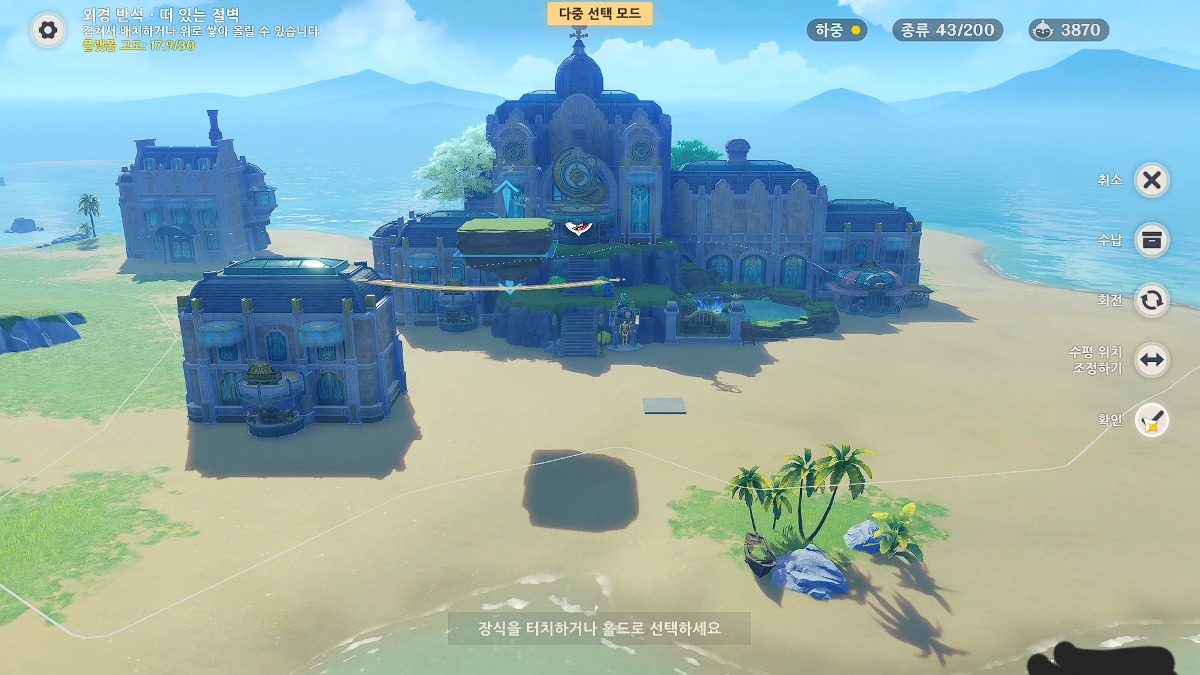Open the gear settings icon
This screenshot has width=1200, height=675.
tap(47, 30)
